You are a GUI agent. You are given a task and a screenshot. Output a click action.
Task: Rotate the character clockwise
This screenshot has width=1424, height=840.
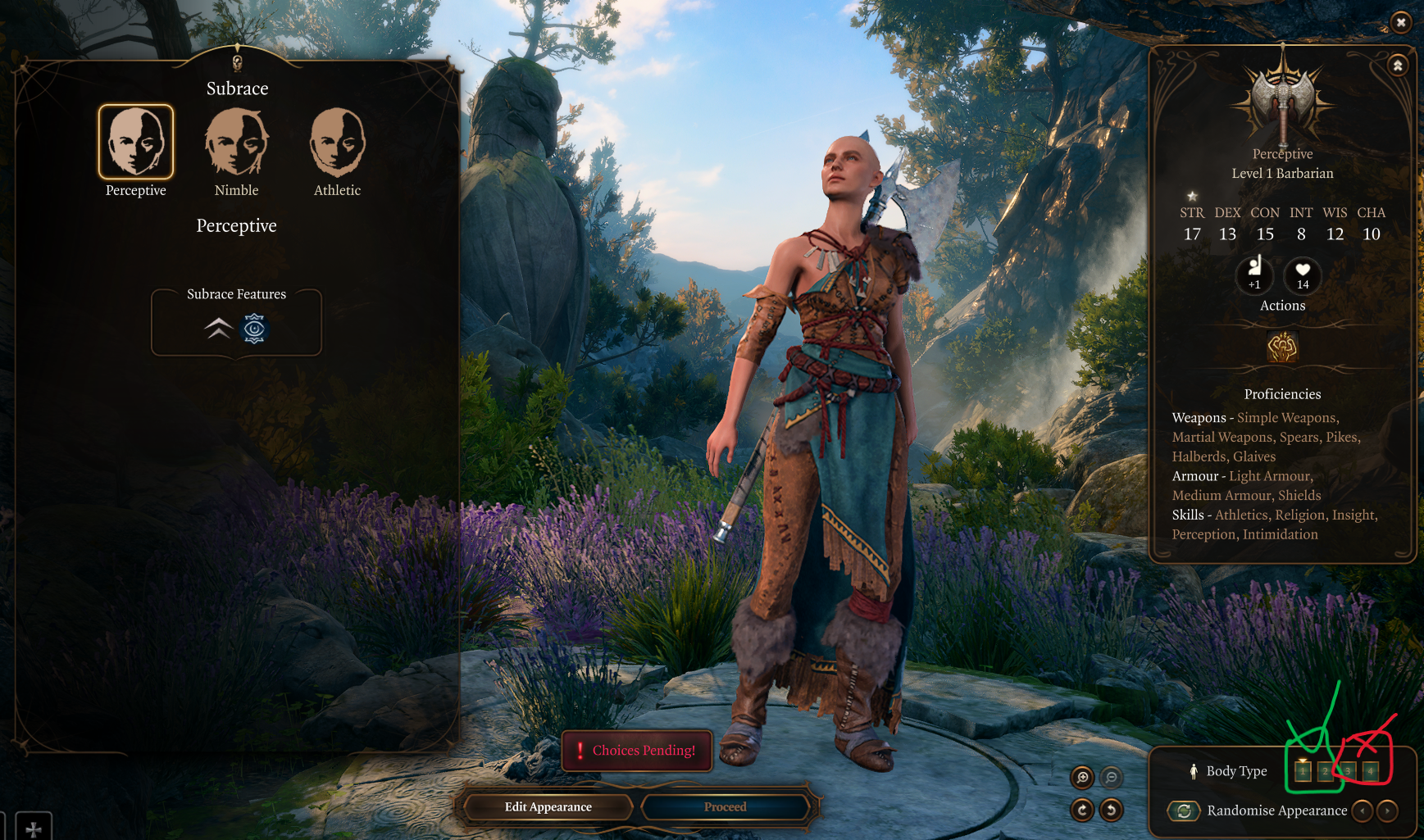pos(1082,810)
